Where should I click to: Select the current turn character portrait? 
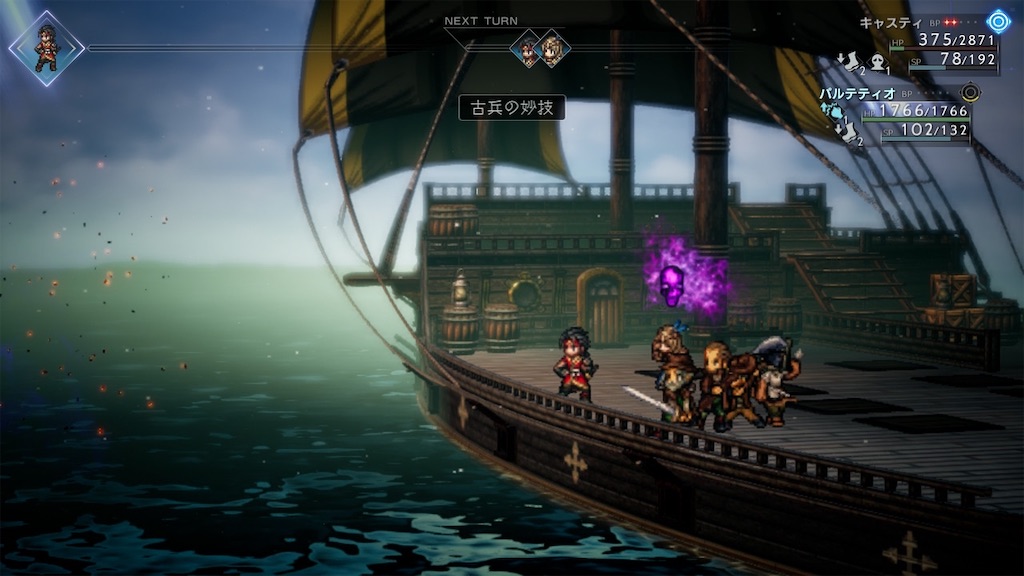tap(46, 47)
